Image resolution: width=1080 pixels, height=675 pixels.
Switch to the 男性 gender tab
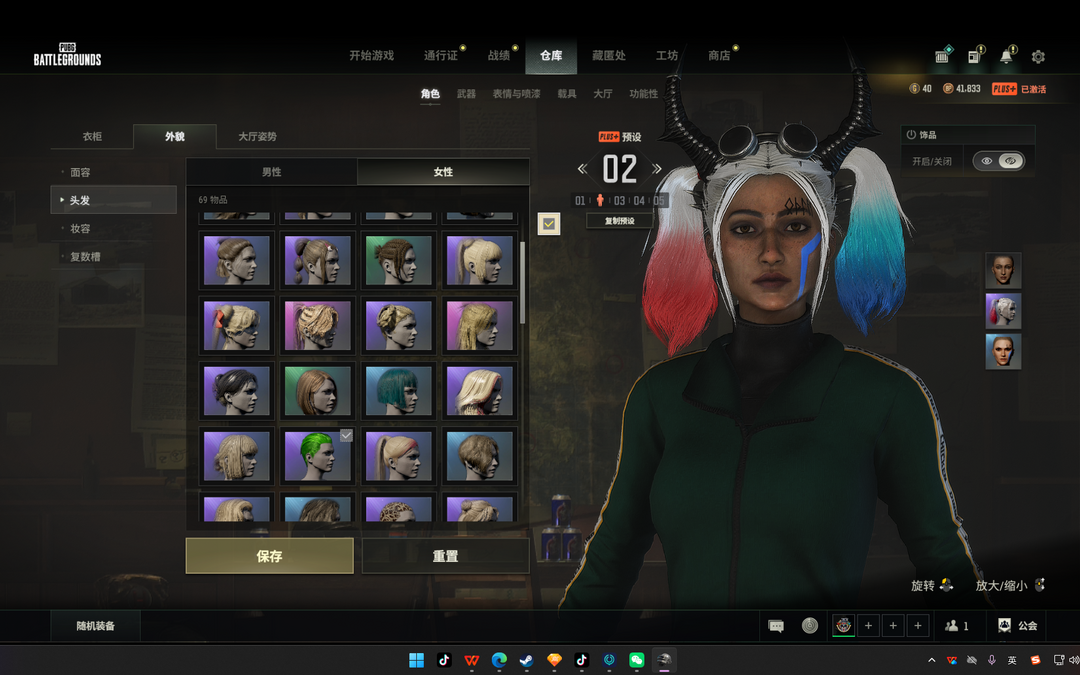click(271, 172)
